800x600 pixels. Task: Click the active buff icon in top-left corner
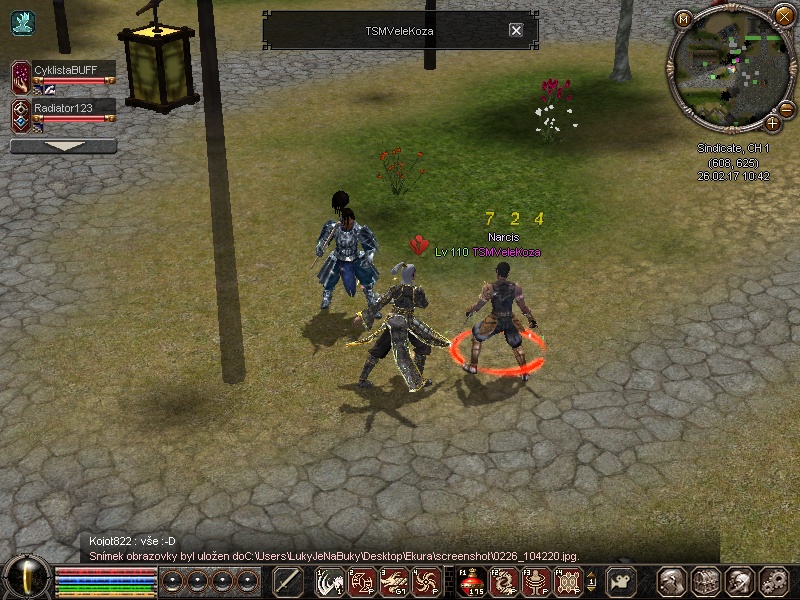click(22, 22)
